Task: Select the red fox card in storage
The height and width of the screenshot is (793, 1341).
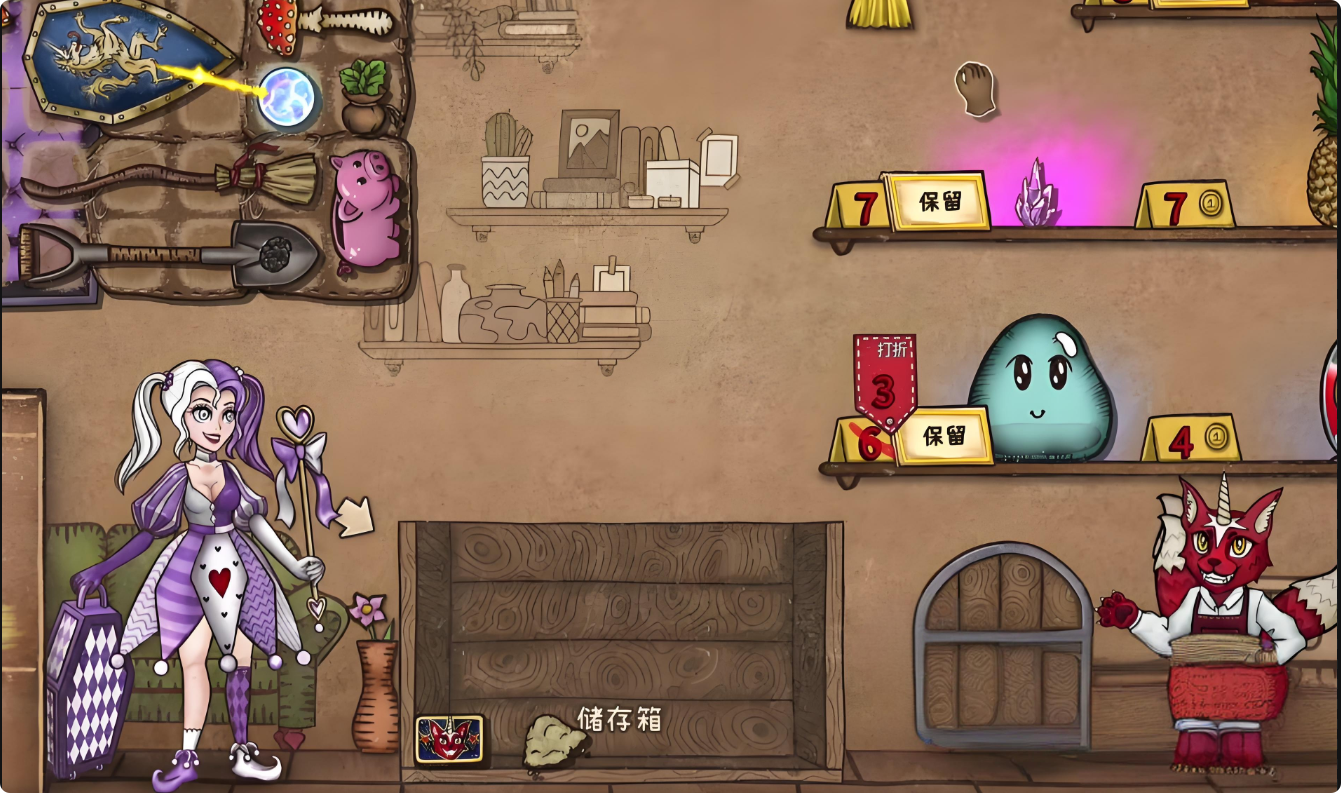Action: coord(450,739)
